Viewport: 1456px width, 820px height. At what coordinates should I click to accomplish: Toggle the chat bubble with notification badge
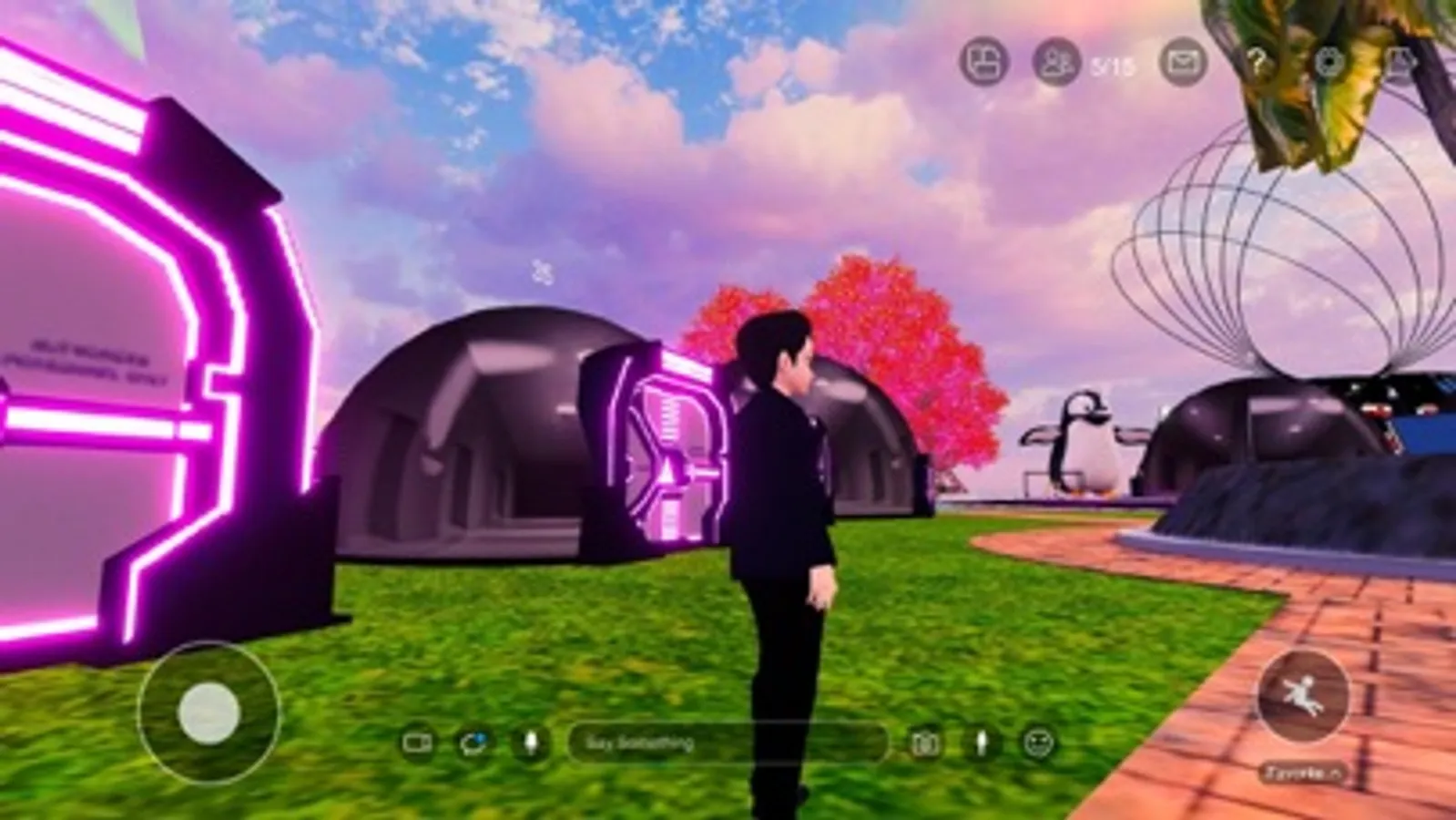pyautogui.click(x=474, y=742)
